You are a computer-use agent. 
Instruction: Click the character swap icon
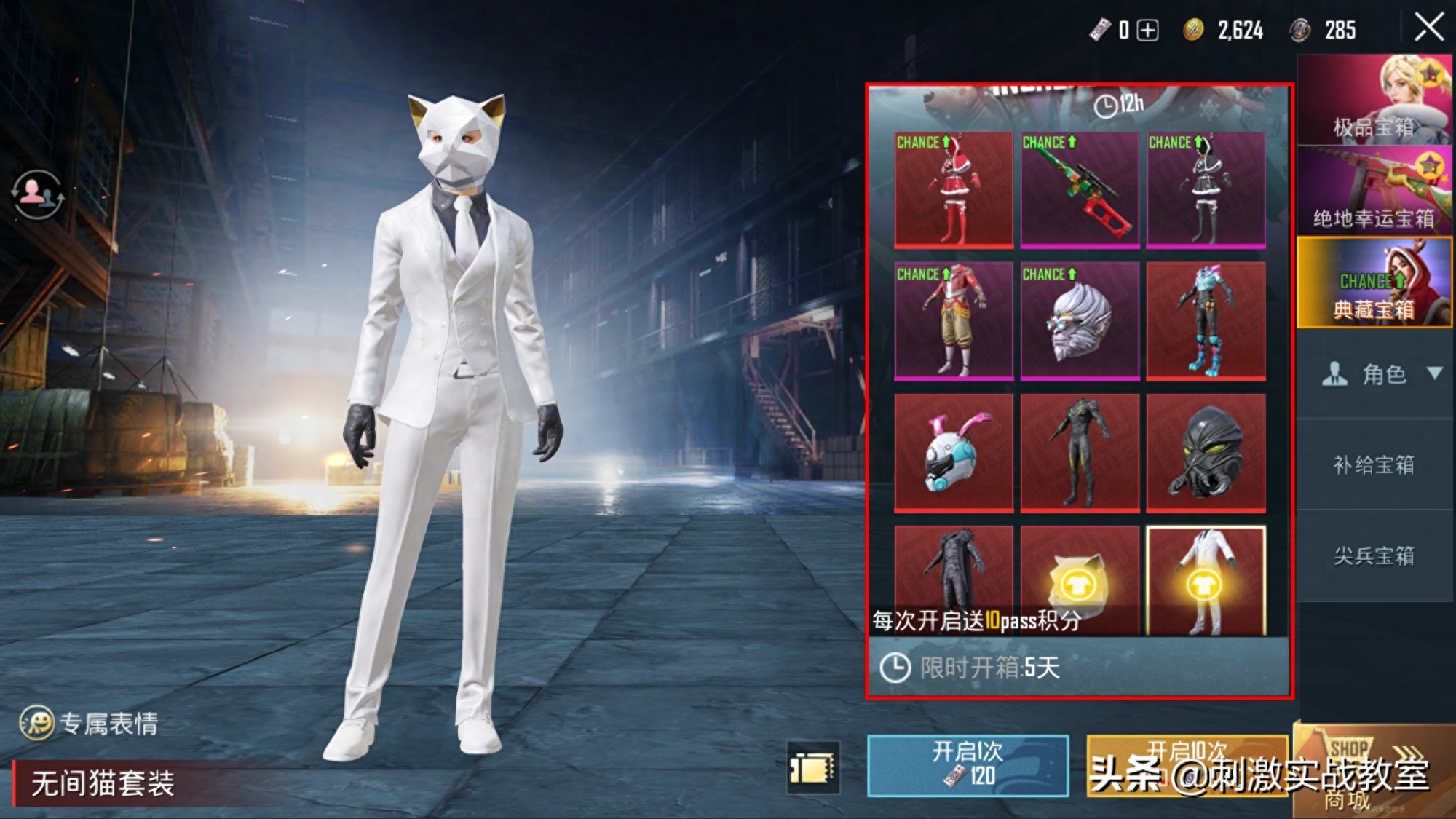pos(36,194)
